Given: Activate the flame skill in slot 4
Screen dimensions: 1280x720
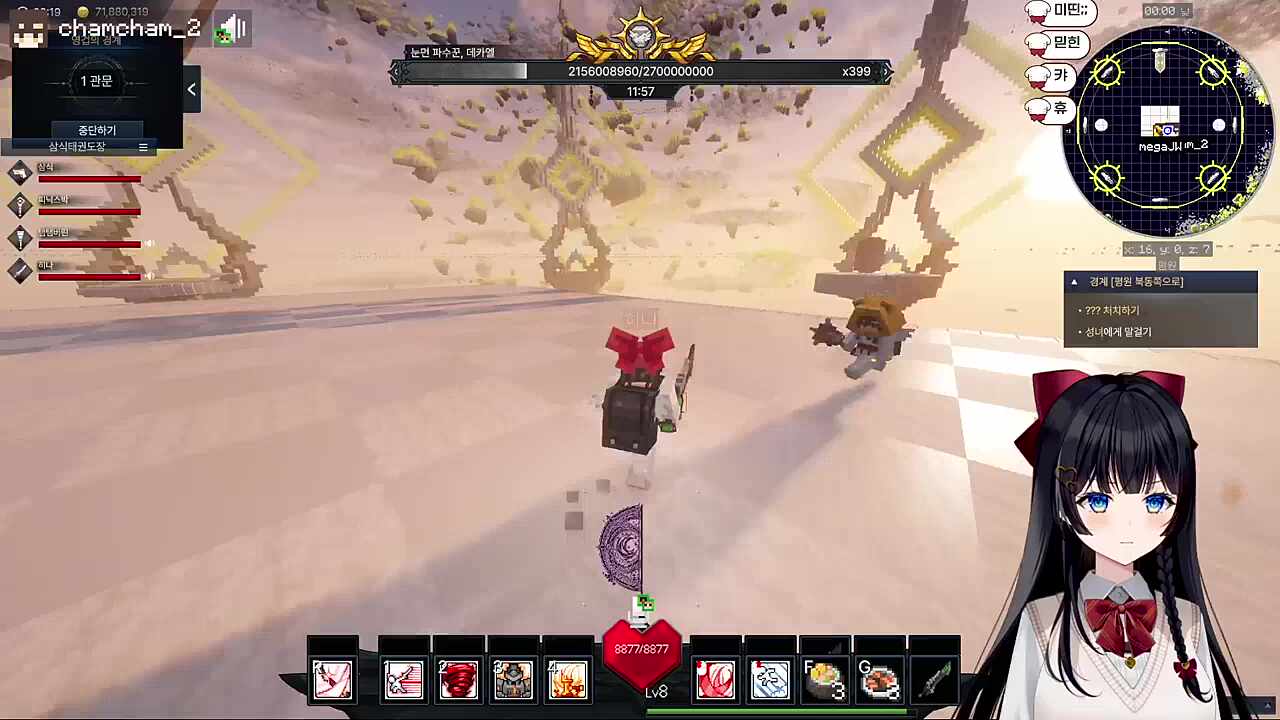Looking at the screenshot, I should click(567, 680).
